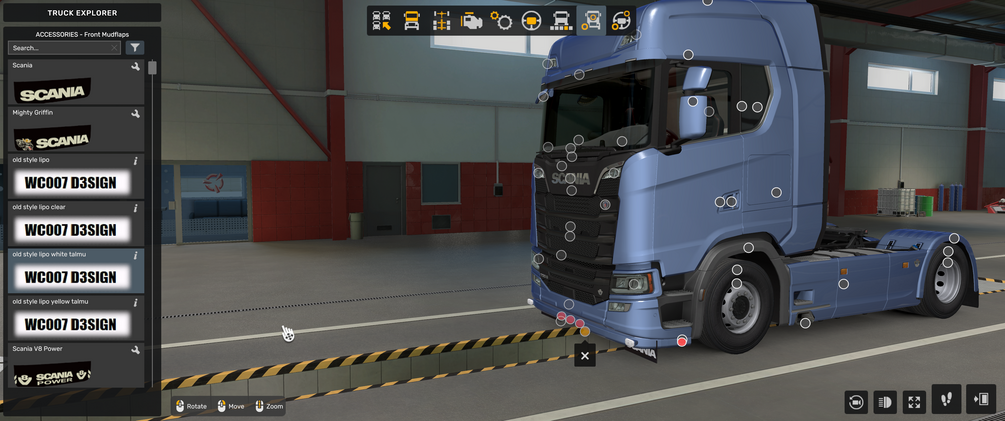The image size is (1005, 421).
Task: Switch to the cabin category icon
Action: (411, 21)
